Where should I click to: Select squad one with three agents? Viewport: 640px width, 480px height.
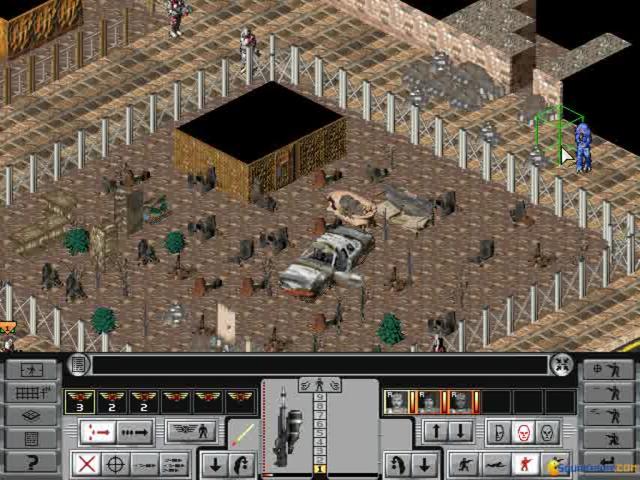[79, 402]
